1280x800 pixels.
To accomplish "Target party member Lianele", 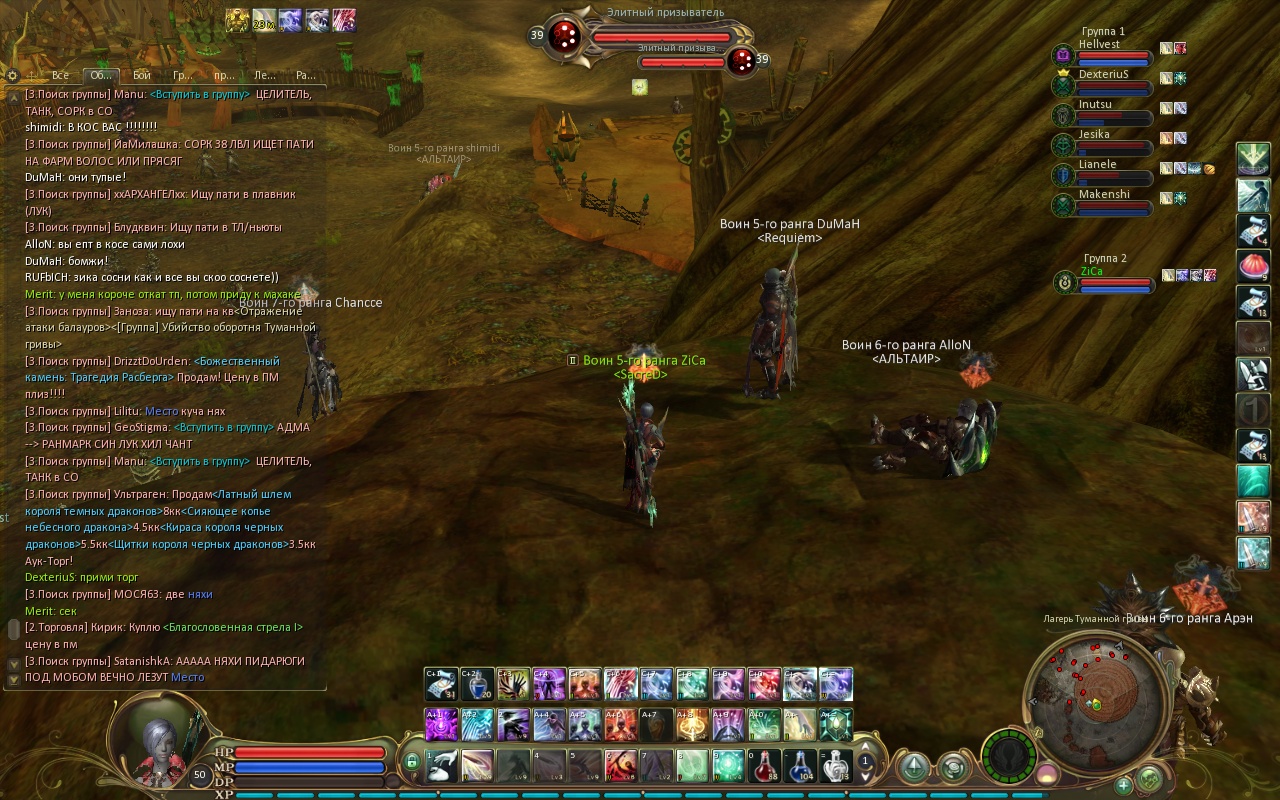I will pos(1097,165).
